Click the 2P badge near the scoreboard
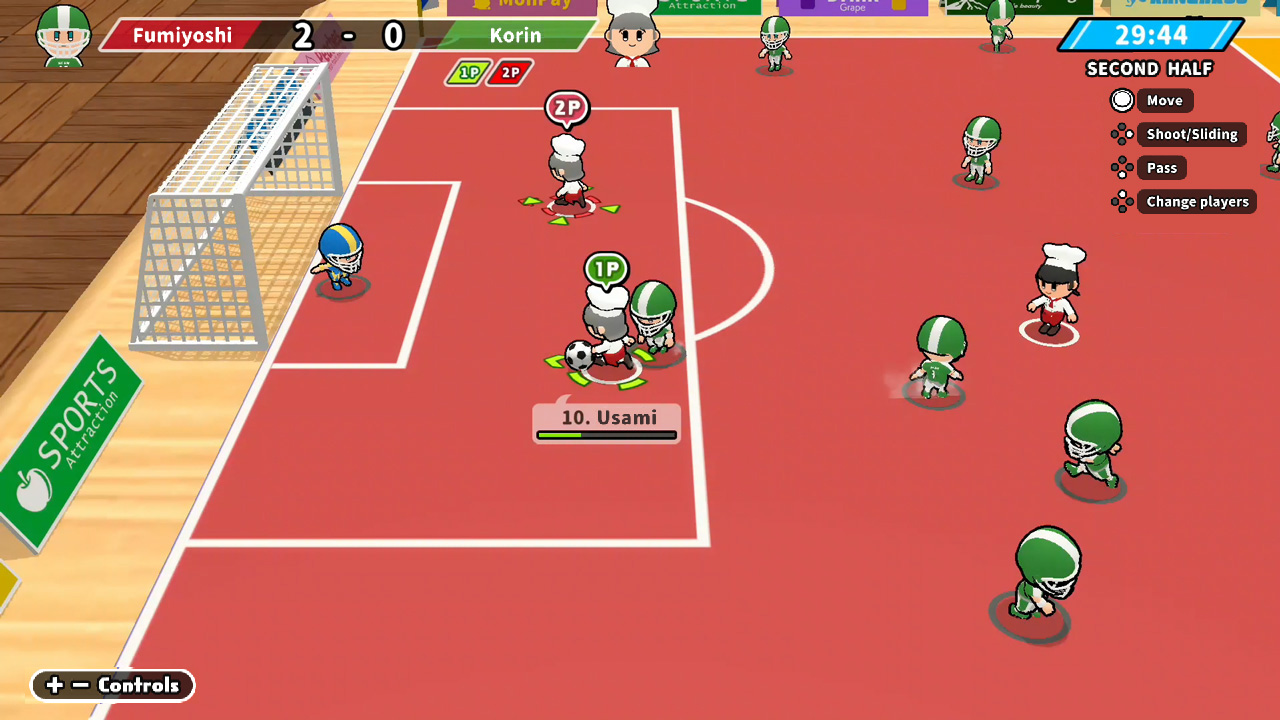 (x=508, y=72)
